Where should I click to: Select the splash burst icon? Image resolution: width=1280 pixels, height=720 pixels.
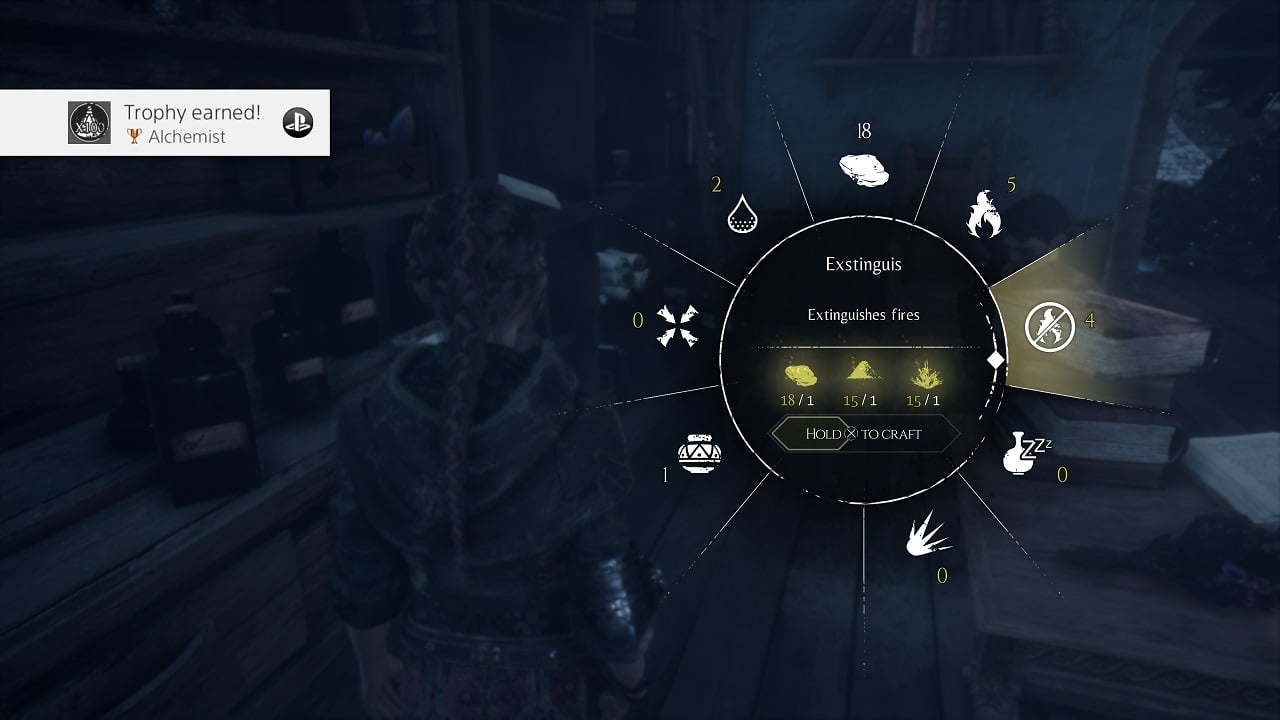[927, 538]
